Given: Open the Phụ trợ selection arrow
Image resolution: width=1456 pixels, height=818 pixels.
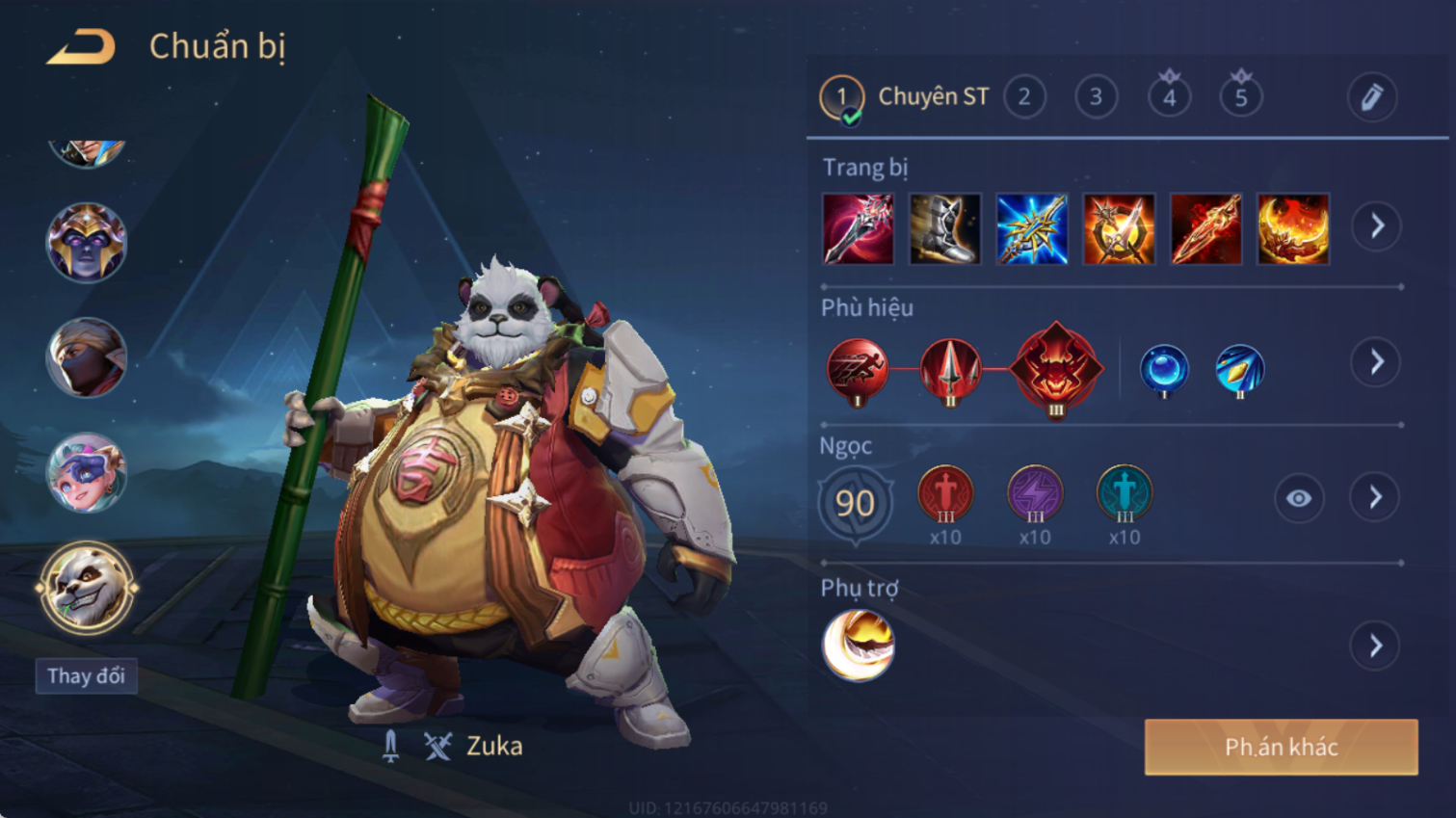Looking at the screenshot, I should click(x=1376, y=646).
